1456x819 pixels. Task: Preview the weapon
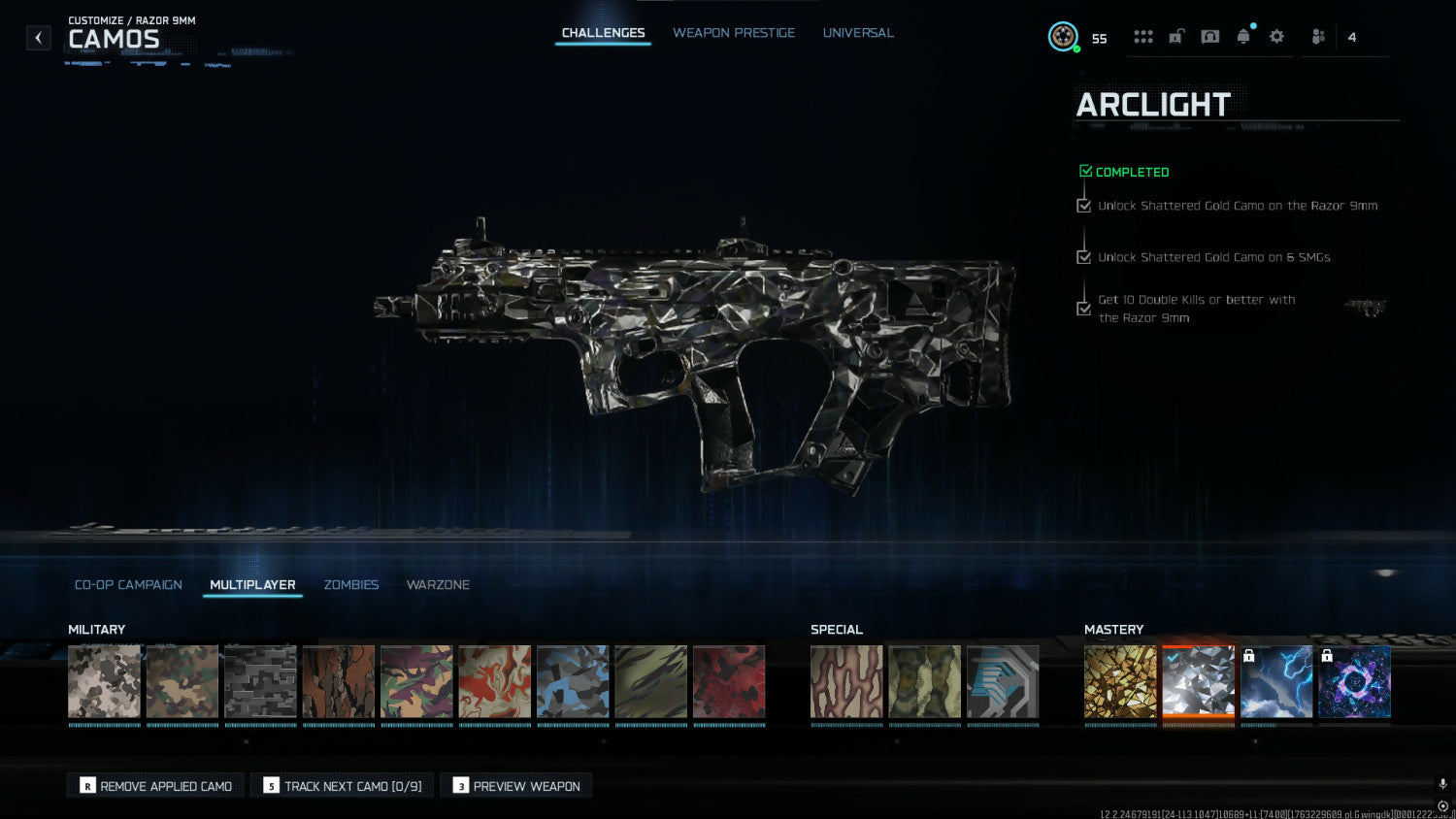[x=516, y=786]
